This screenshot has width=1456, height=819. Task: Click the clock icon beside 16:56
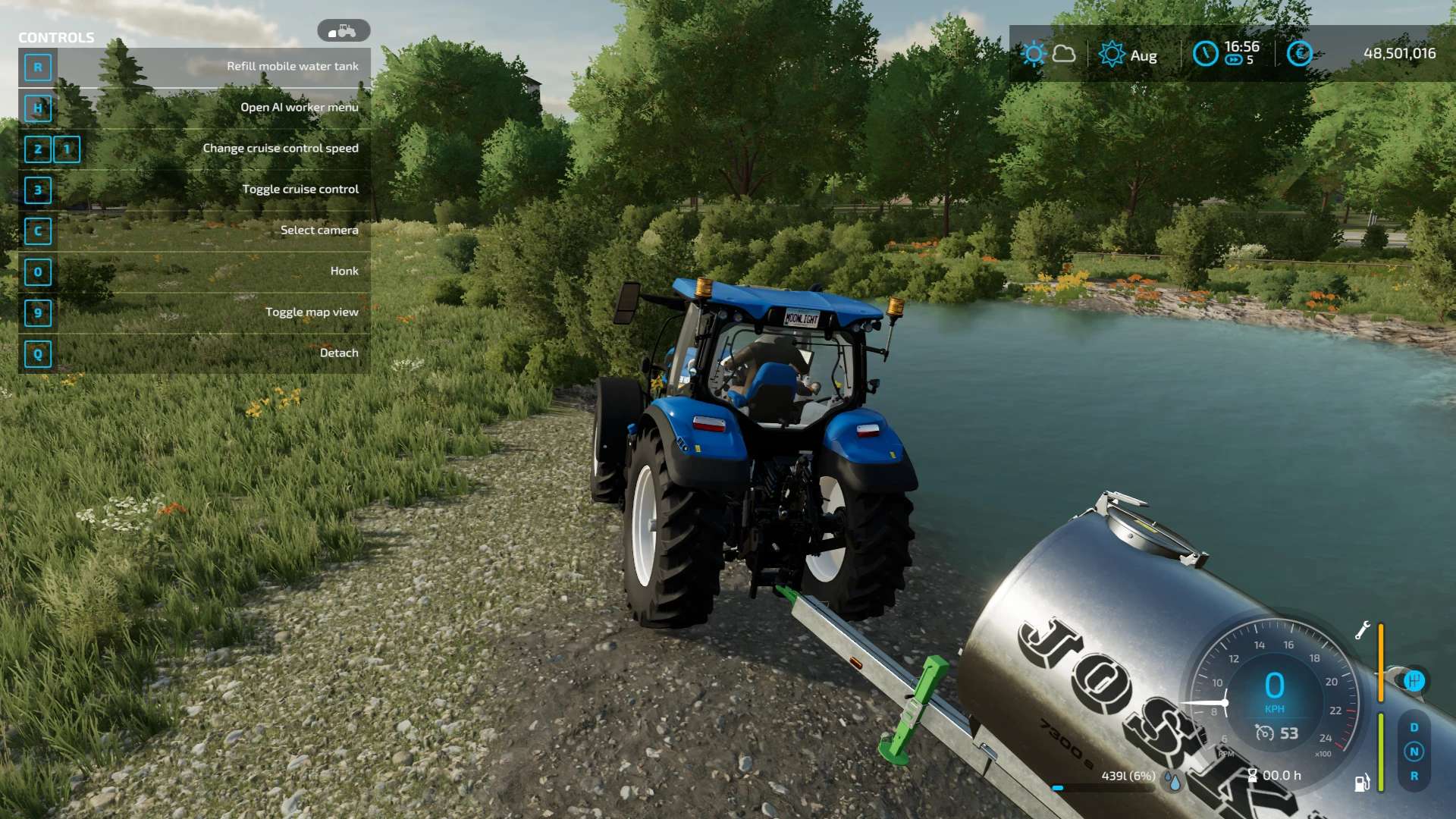click(1205, 54)
